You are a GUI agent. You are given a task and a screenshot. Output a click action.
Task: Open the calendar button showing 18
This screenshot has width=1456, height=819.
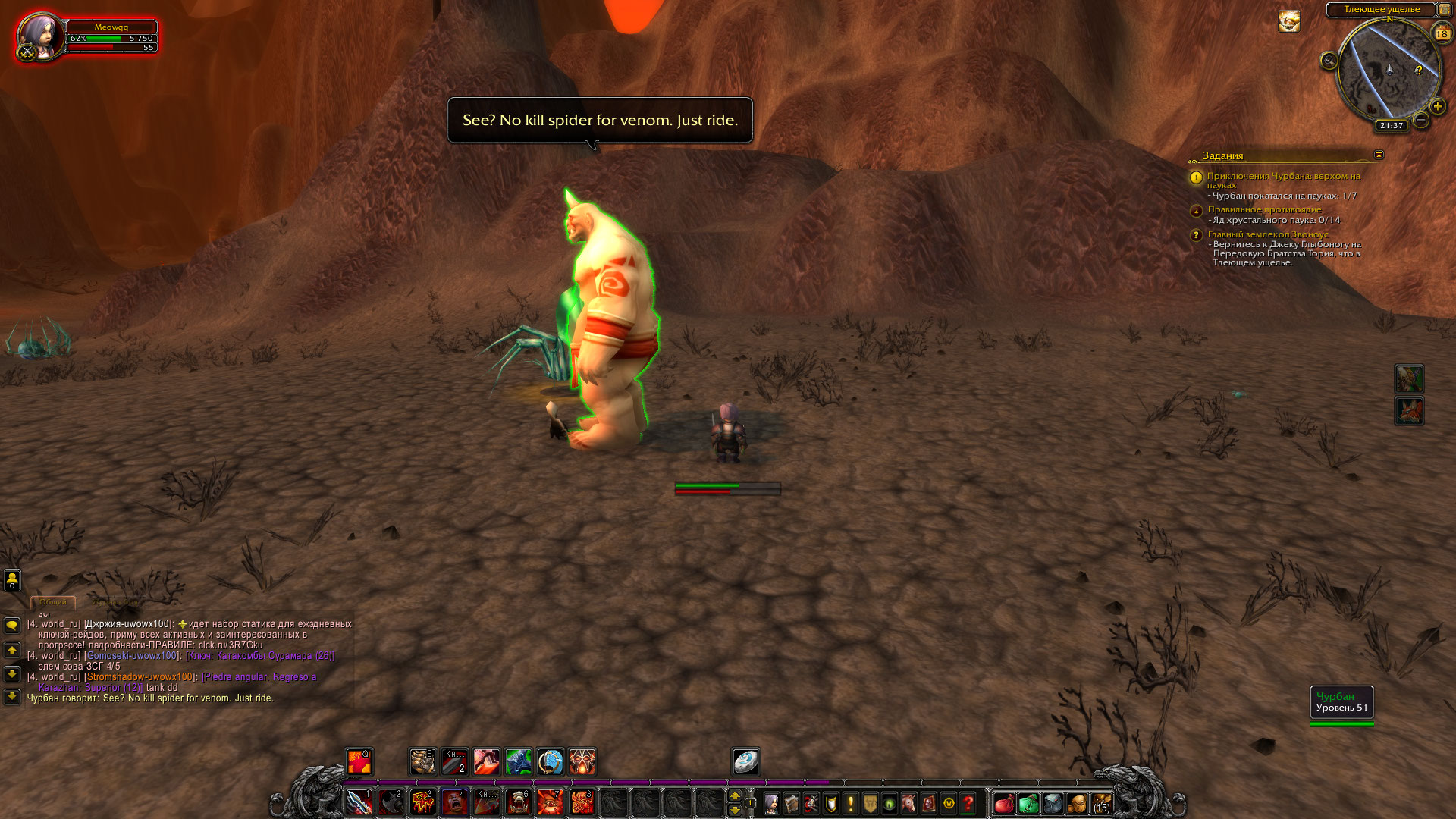coord(1442,33)
